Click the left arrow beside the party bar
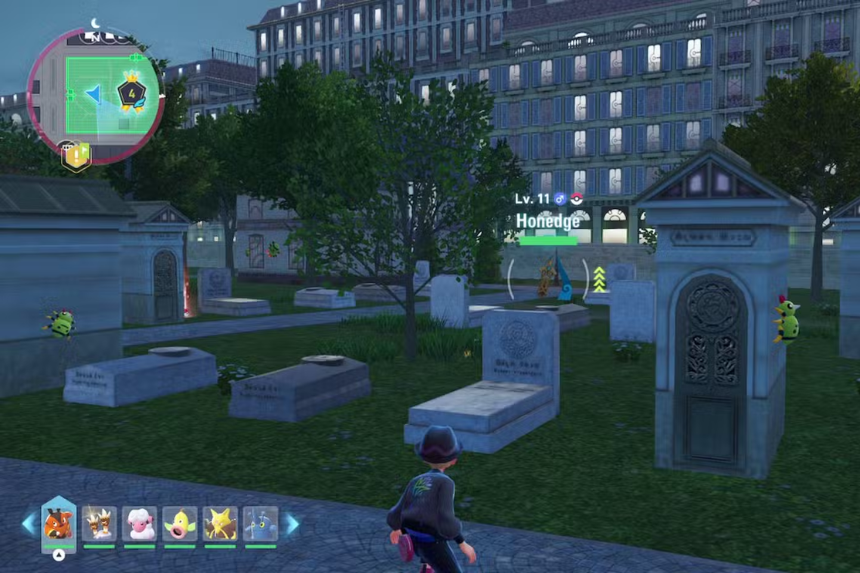860x573 pixels. 28,523
